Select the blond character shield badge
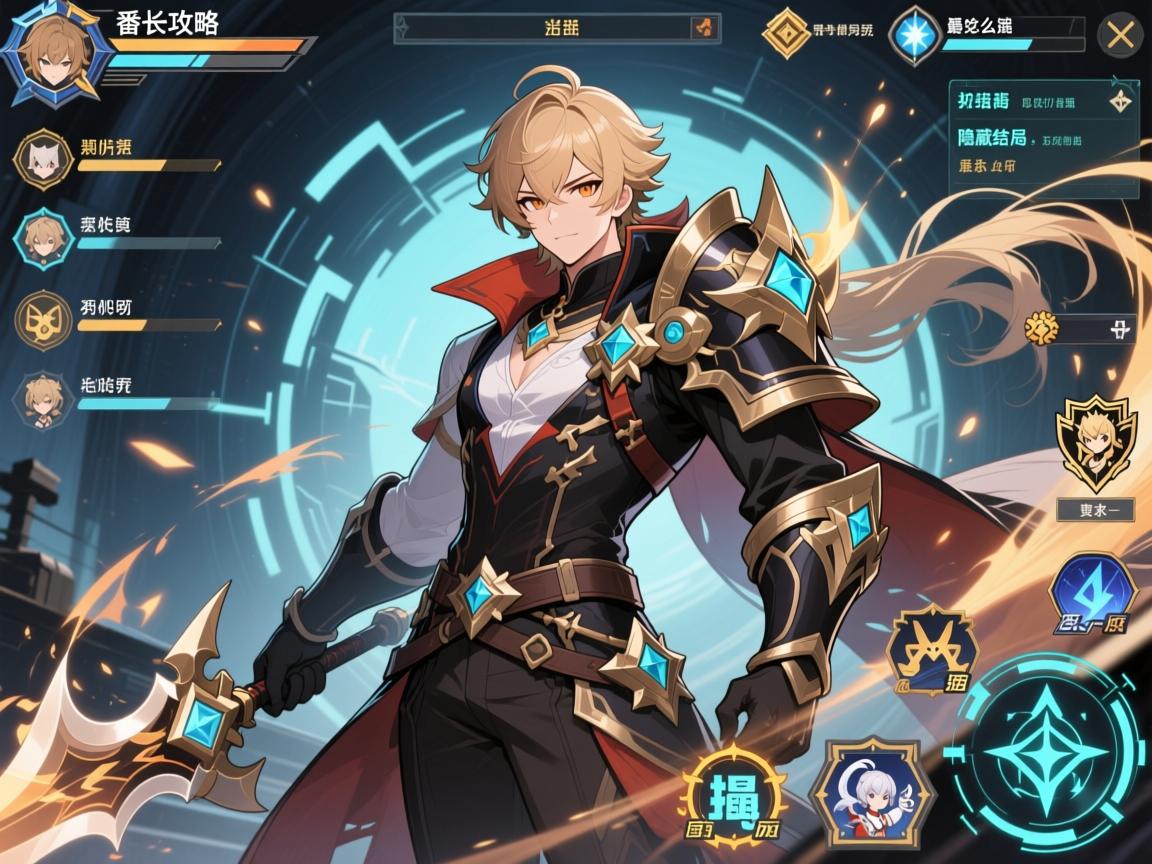This screenshot has height=864, width=1152. [x=1095, y=441]
